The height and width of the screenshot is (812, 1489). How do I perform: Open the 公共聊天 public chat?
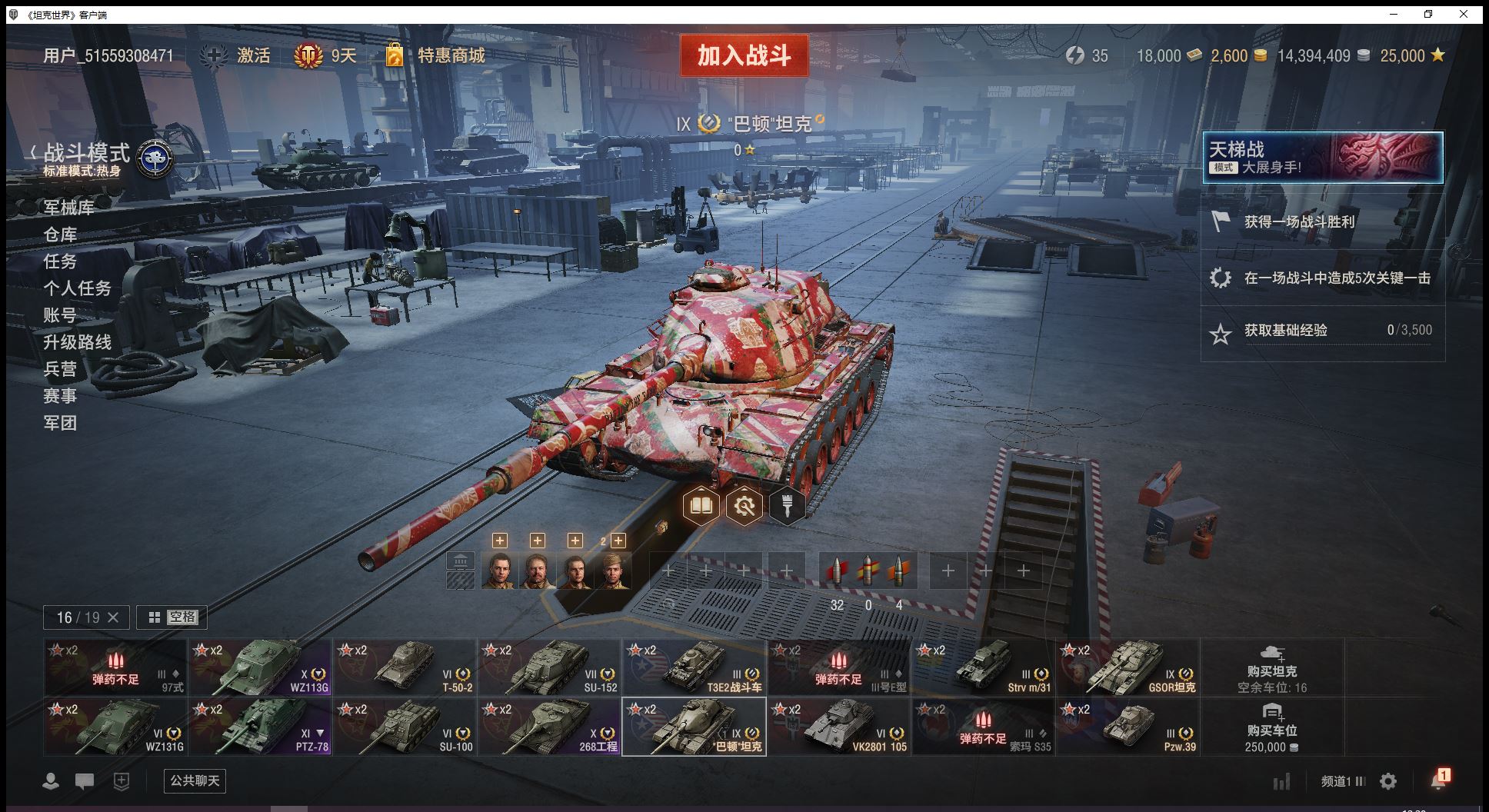pyautogui.click(x=195, y=780)
